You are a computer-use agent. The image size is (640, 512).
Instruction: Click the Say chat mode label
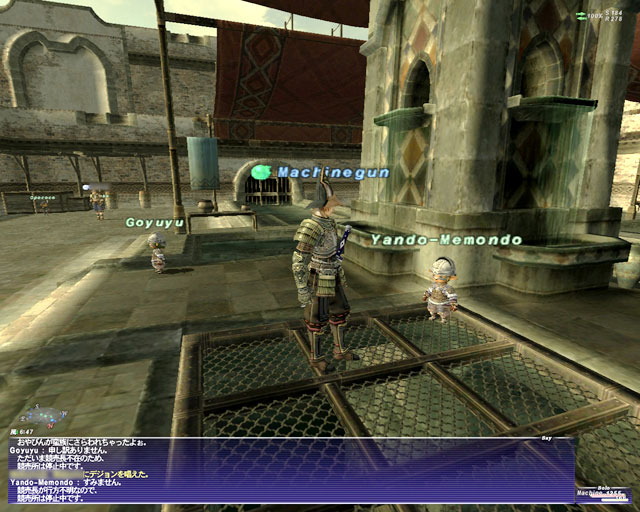546,437
